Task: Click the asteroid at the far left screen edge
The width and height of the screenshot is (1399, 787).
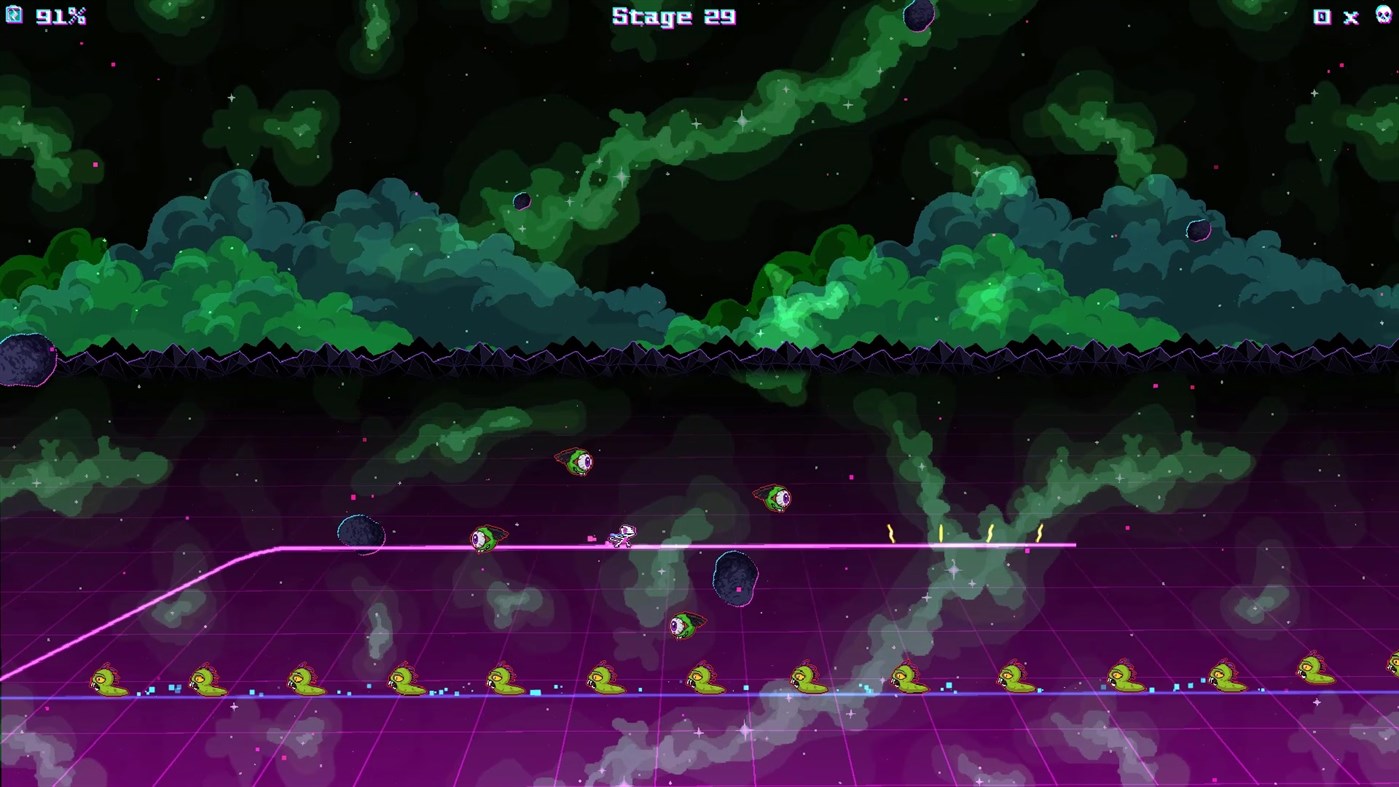Action: point(20,360)
